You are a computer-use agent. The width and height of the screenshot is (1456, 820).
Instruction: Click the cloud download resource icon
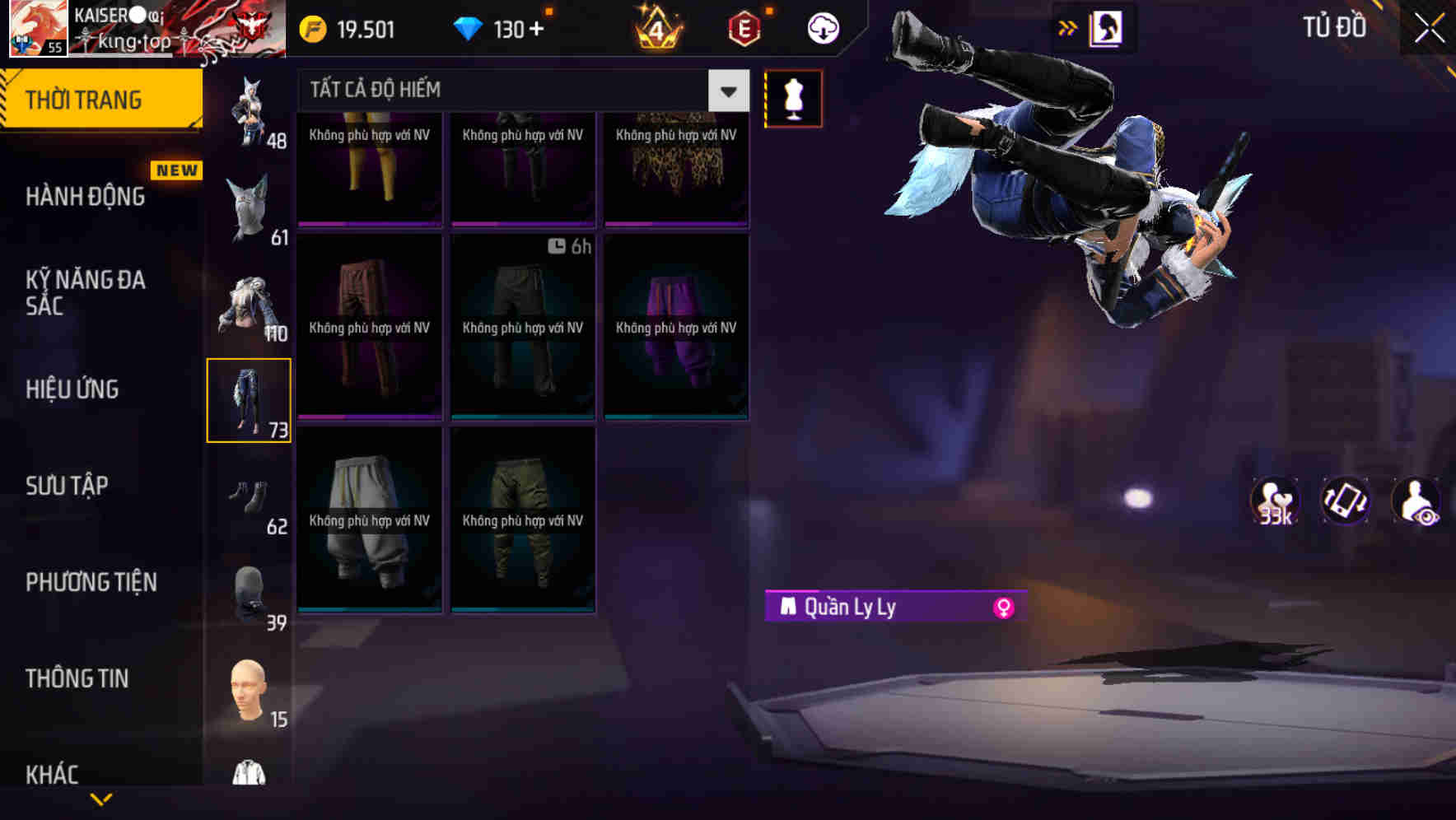[x=821, y=27]
